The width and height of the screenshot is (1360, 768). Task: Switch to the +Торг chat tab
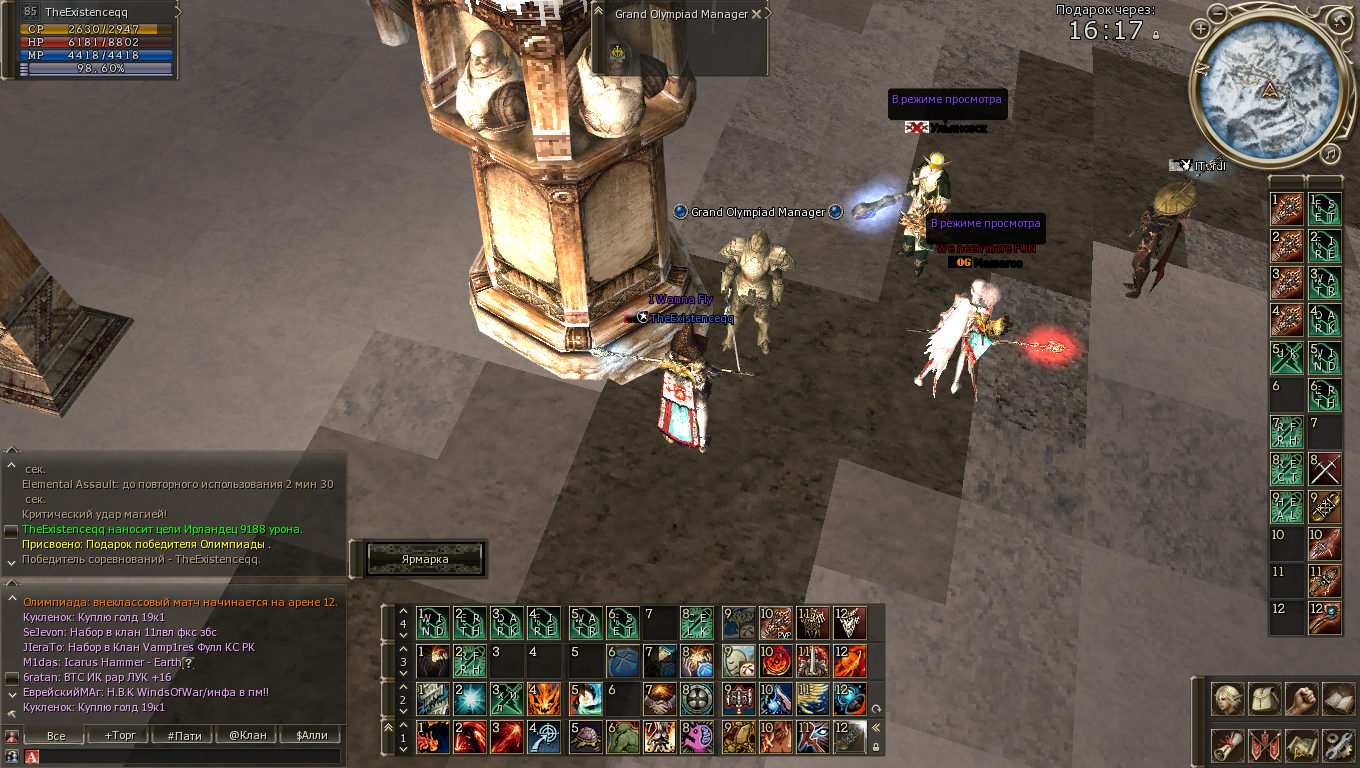(x=118, y=736)
